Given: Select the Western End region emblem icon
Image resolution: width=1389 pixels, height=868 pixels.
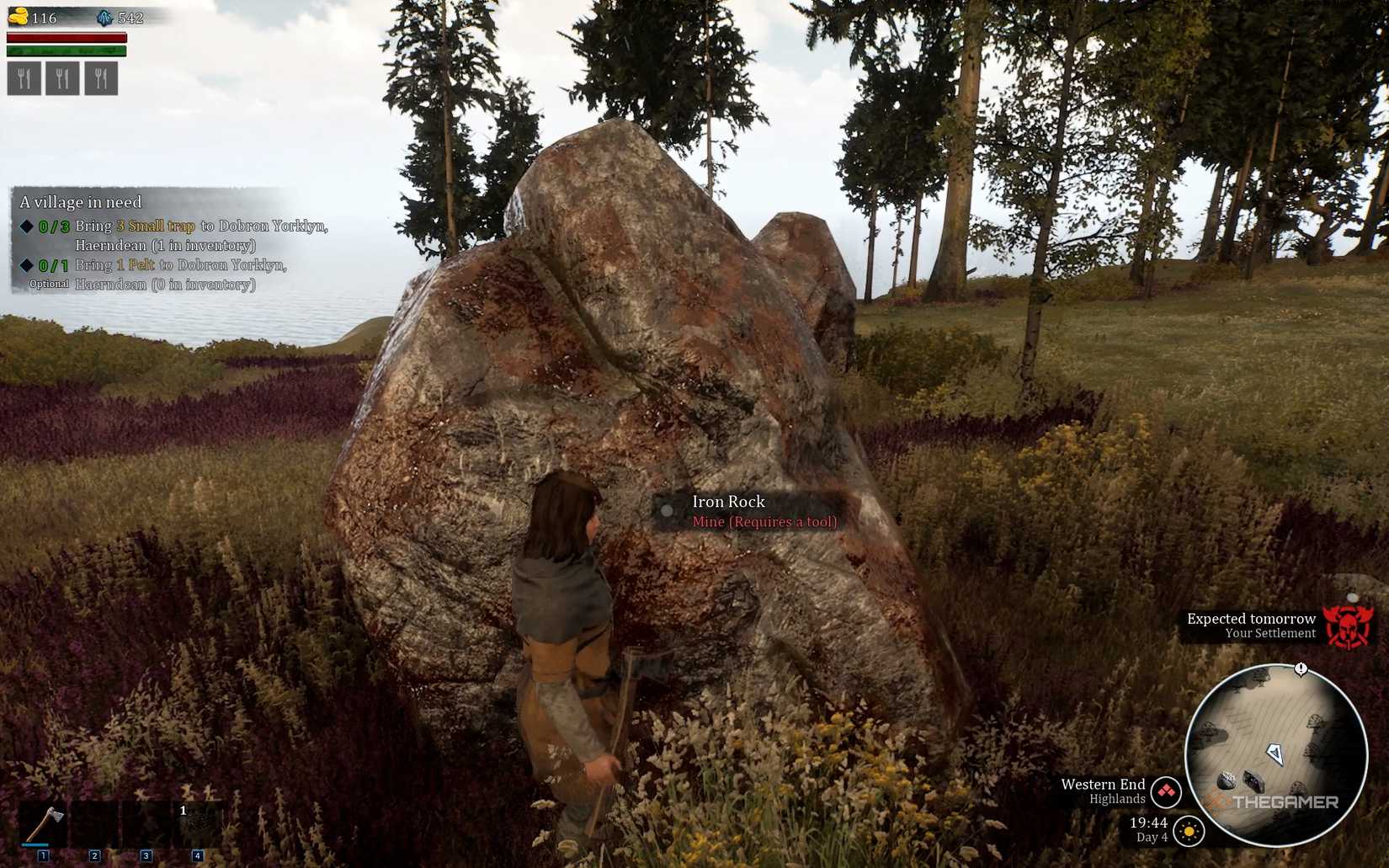Looking at the screenshot, I should click(1165, 791).
